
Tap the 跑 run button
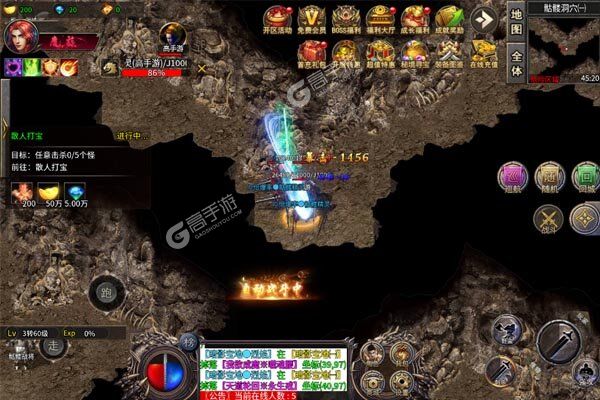click(x=106, y=292)
